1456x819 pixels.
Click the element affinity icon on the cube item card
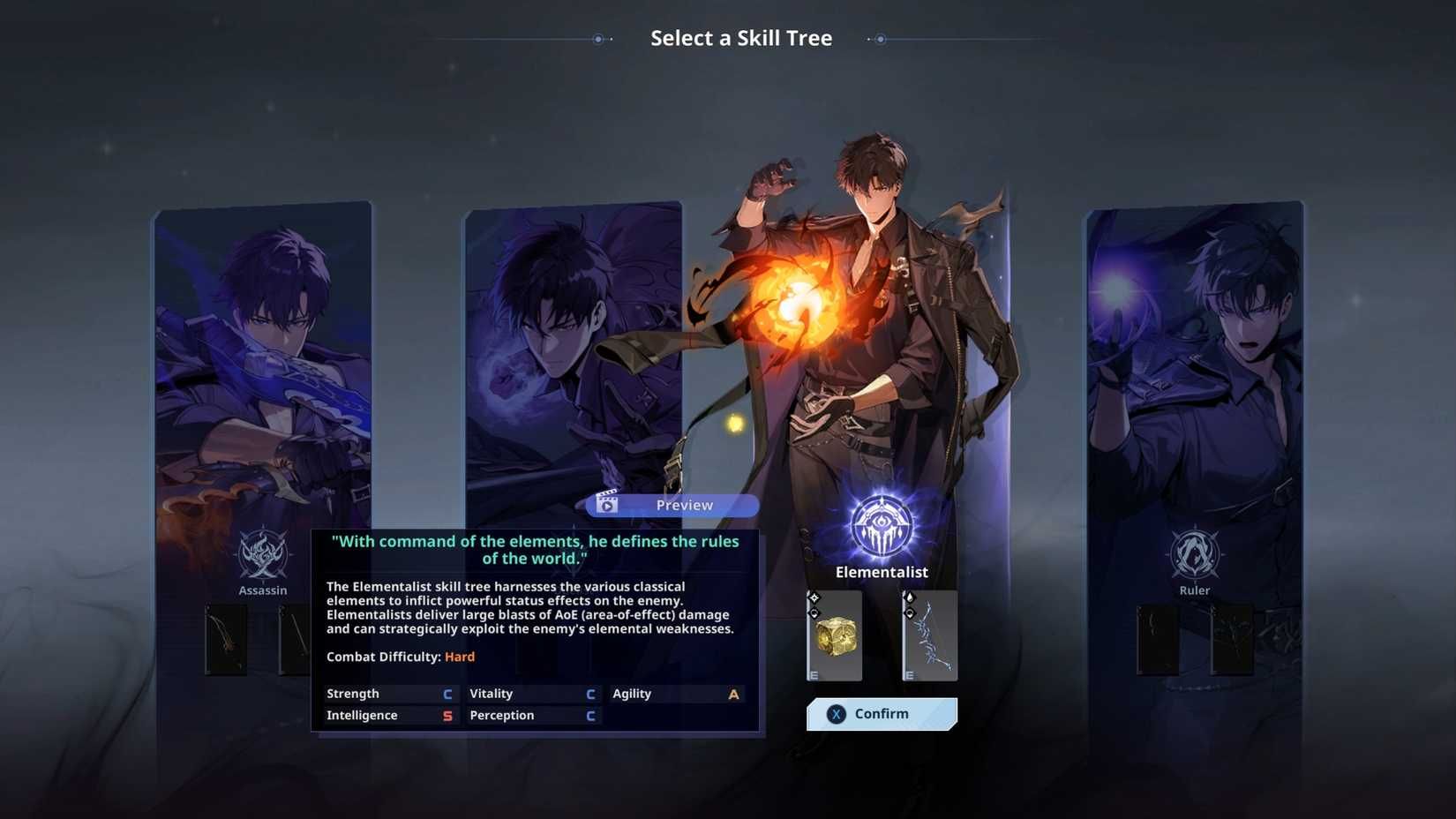(814, 597)
